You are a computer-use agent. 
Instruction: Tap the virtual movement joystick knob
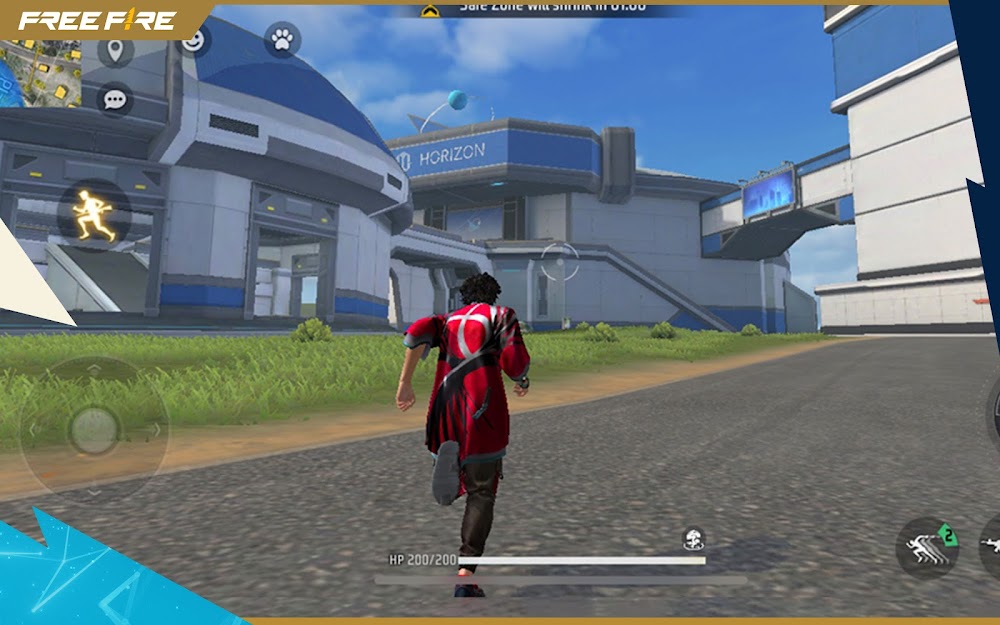(94, 430)
